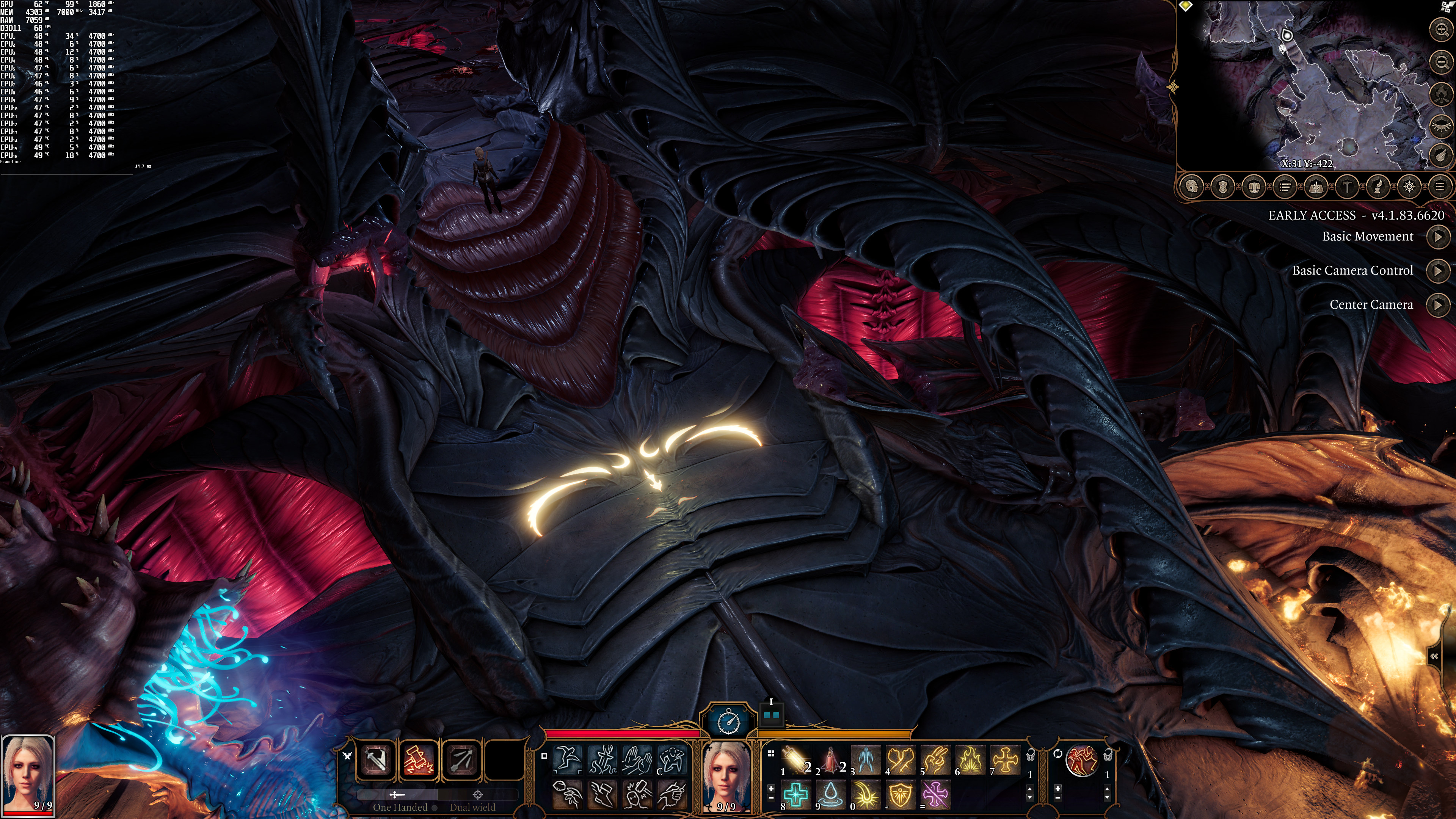Open the backpack inventory icon
The image size is (1456, 819).
[1254, 187]
